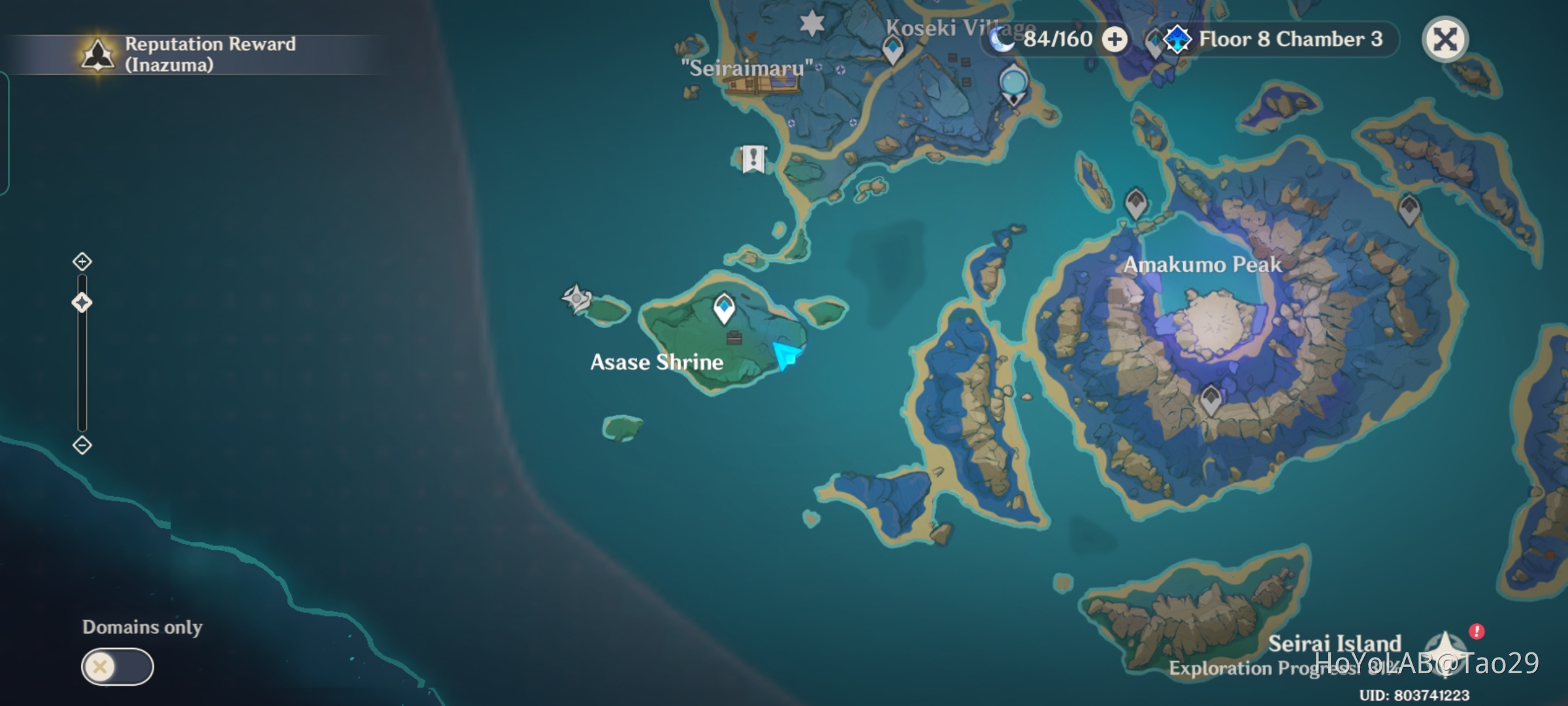Click the plus beside the 84/160 resin counter
Viewport: 1568px width, 706px height.
[1119, 40]
